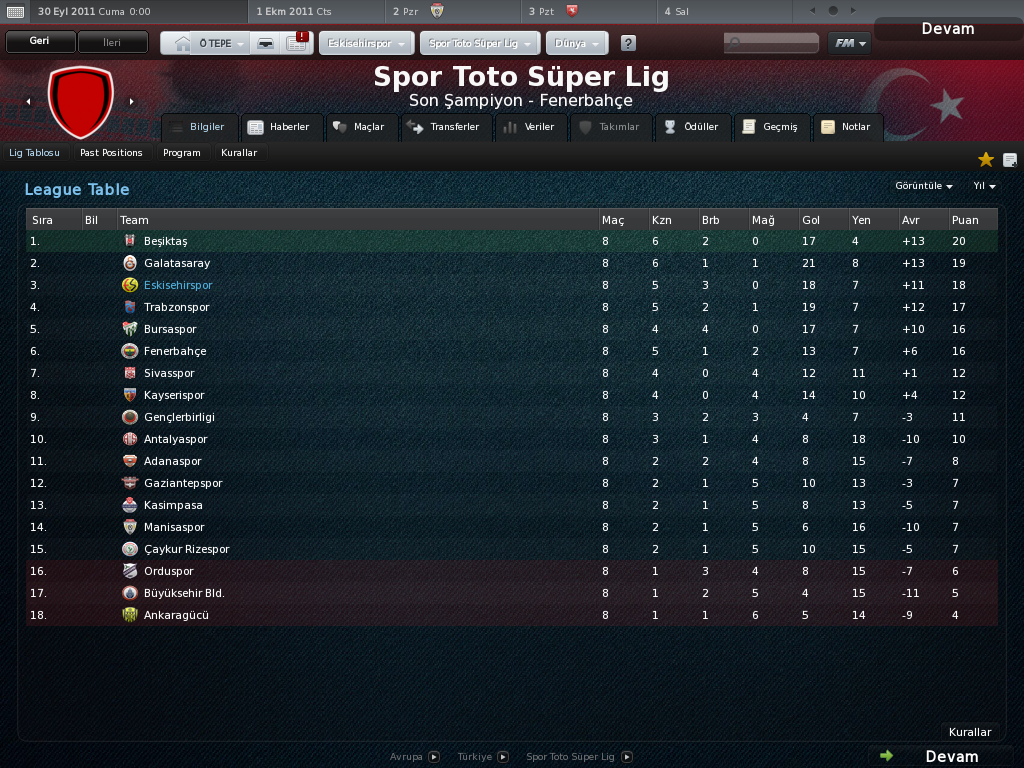The image size is (1024, 768).
Task: Open the Dünya dropdown menu
Action: point(577,44)
